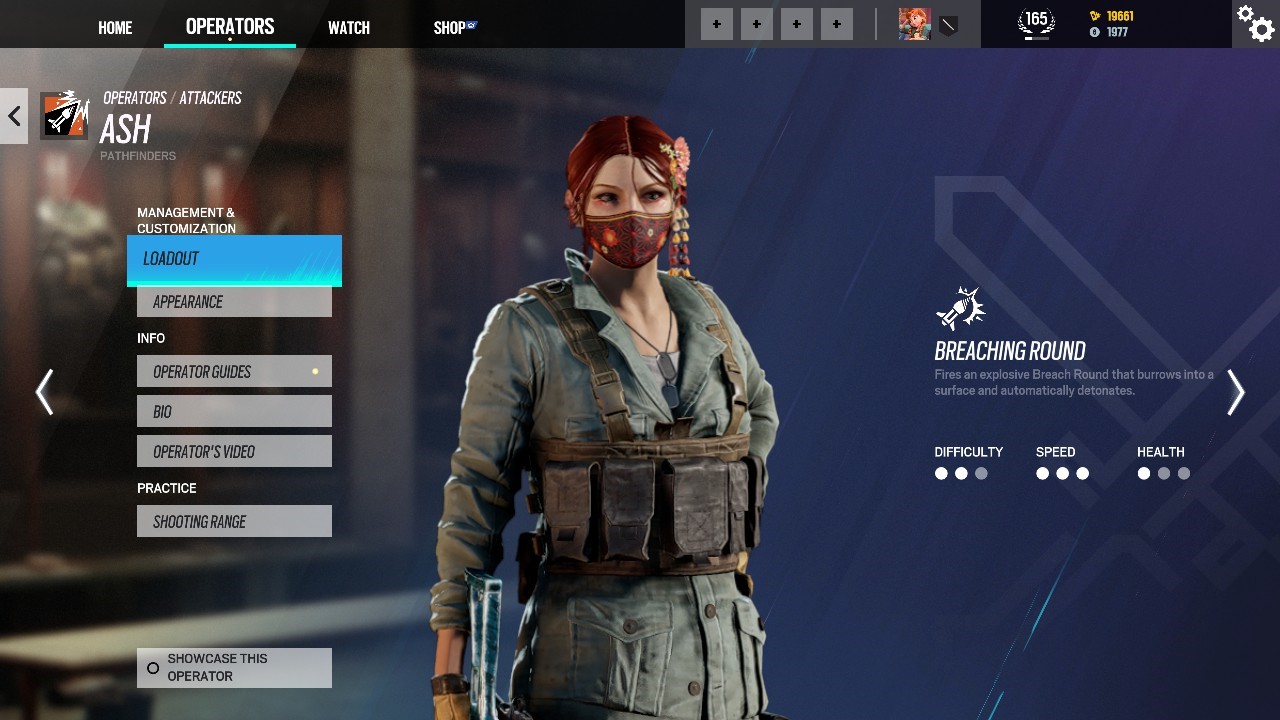Screen dimensions: 1280x720
Task: Open the APPEARANCE section
Action: pyautogui.click(x=234, y=301)
